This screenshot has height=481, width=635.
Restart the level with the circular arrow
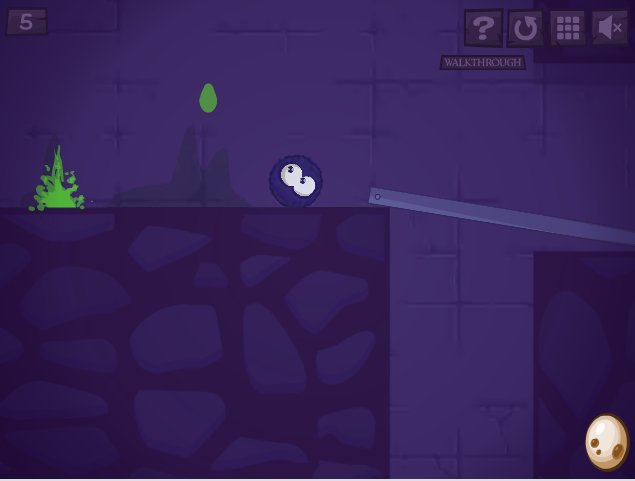pos(526,28)
